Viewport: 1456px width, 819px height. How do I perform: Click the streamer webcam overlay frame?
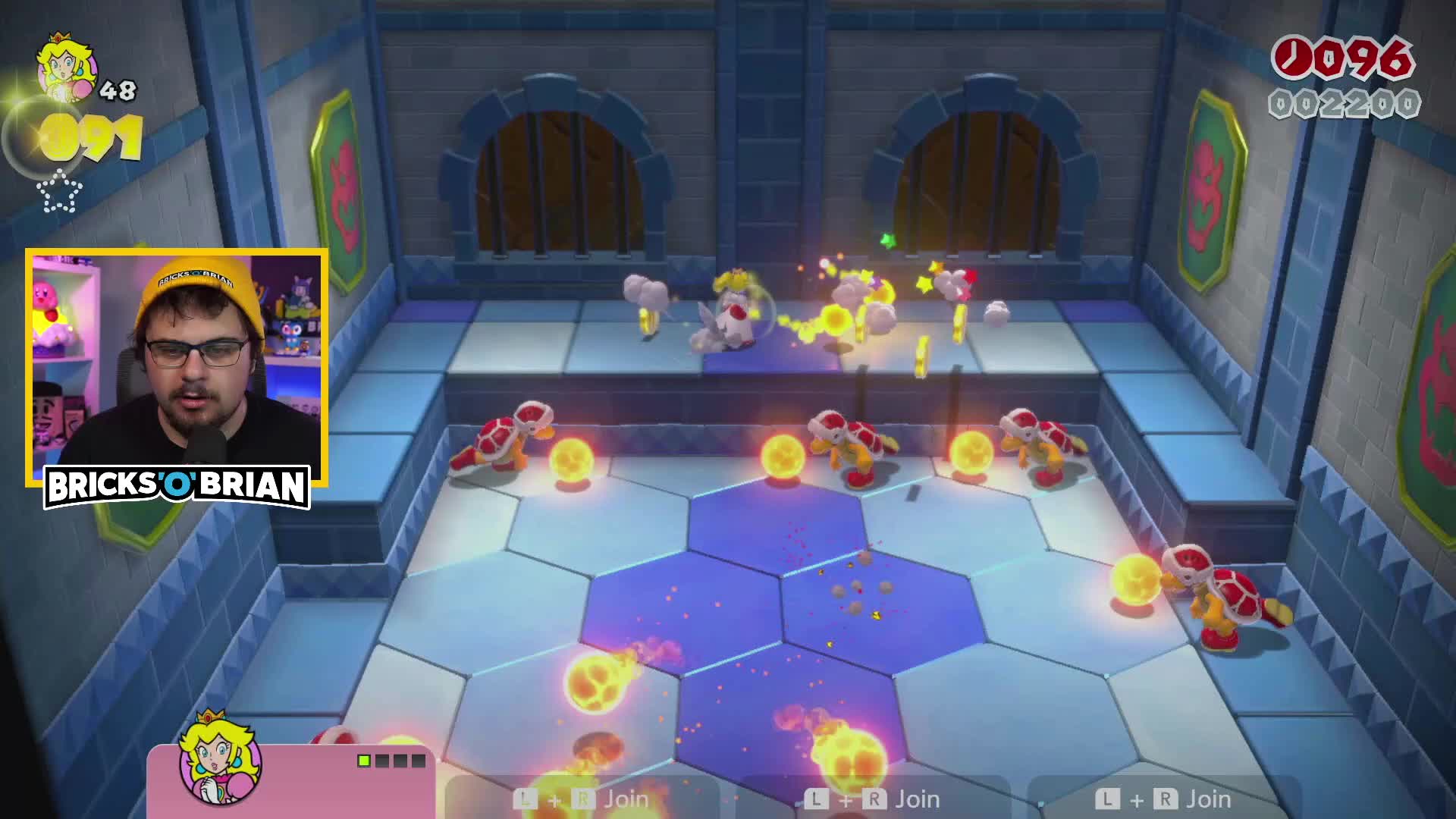point(176,364)
